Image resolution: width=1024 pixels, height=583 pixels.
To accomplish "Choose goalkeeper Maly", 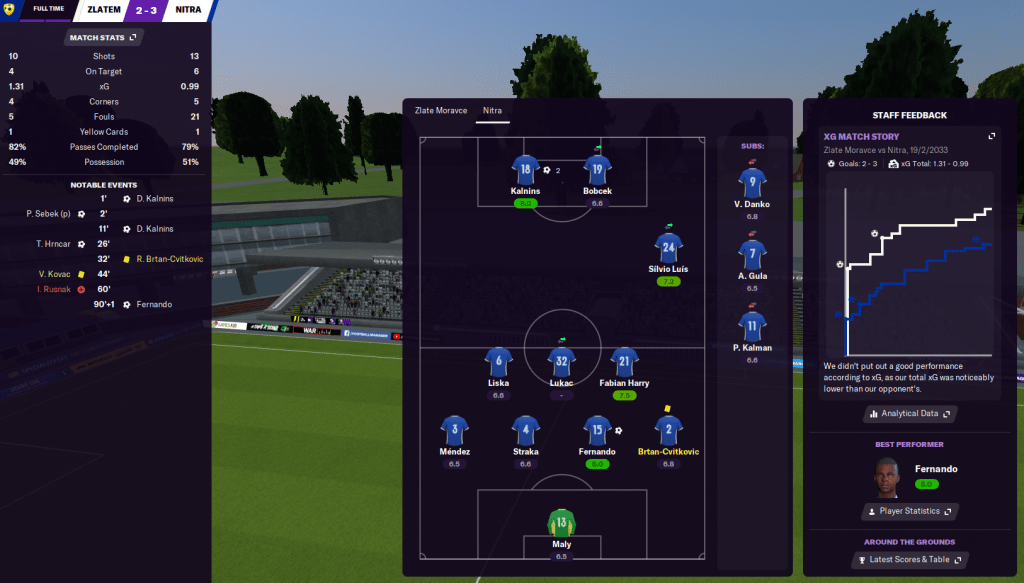I will coord(561,524).
